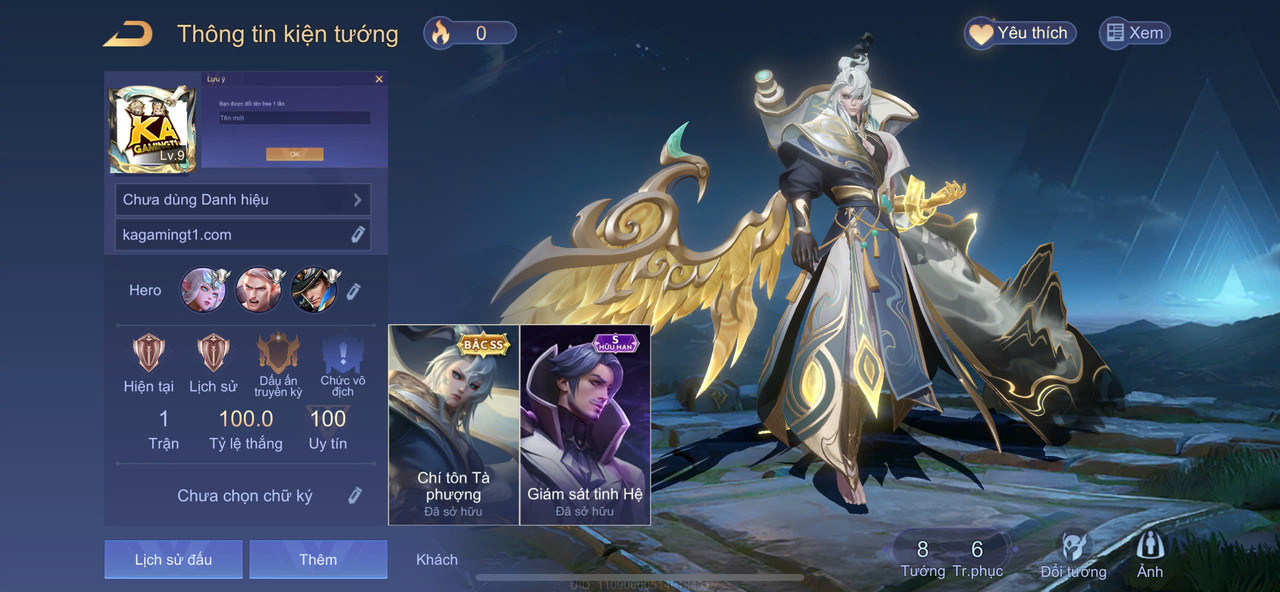The height and width of the screenshot is (592, 1280).
Task: Open the KA Gaming avatar picture
Action: (x=152, y=128)
